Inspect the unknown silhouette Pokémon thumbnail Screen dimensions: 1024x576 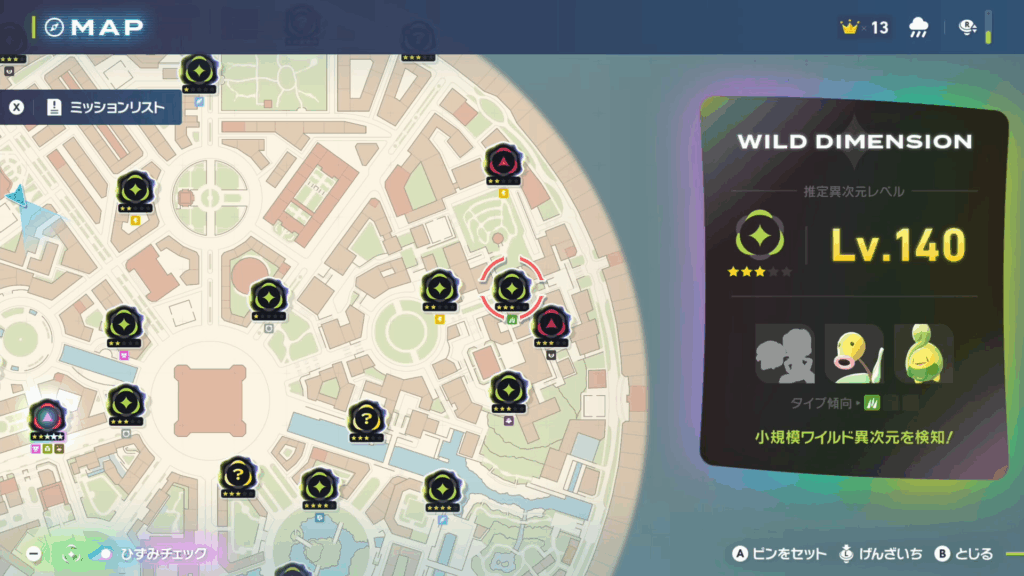[784, 354]
